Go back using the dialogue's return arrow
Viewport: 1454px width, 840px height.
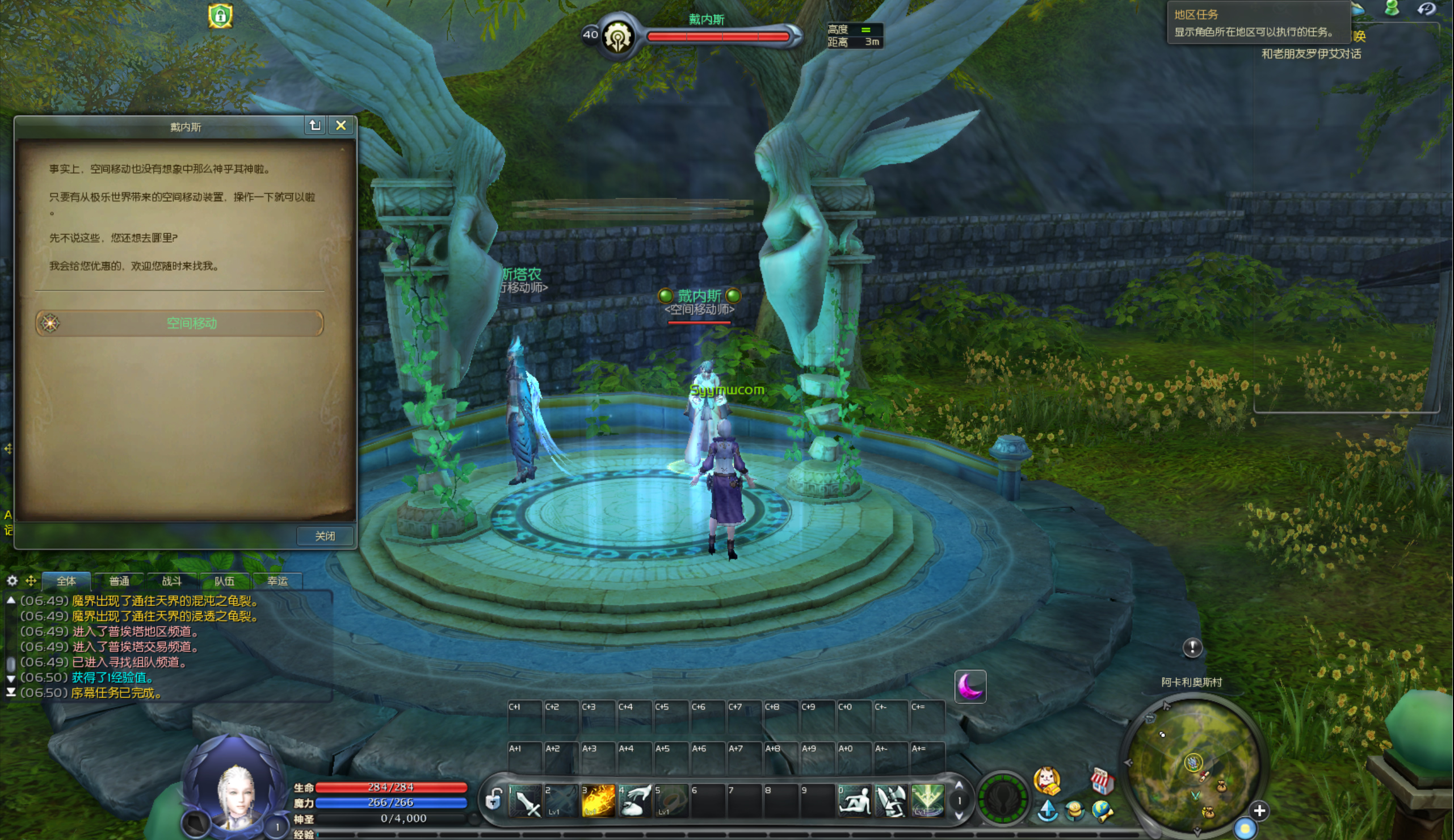[315, 125]
